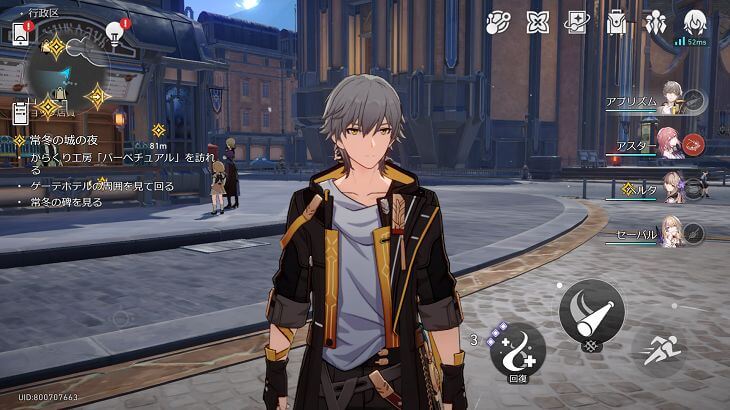Open the four-petal flower icon menu

pyautogui.click(x=538, y=22)
